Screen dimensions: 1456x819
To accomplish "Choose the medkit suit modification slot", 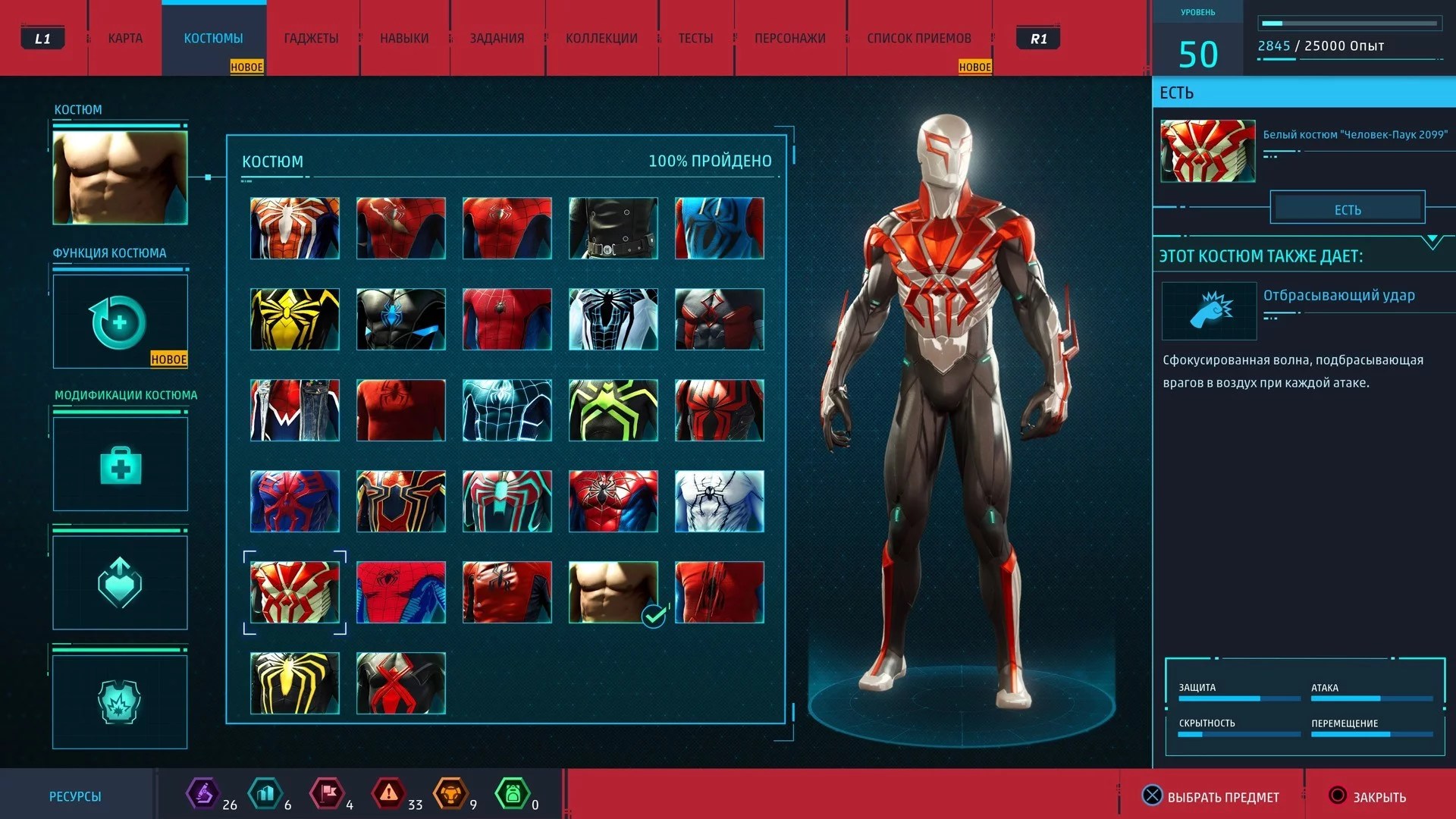I will point(120,464).
